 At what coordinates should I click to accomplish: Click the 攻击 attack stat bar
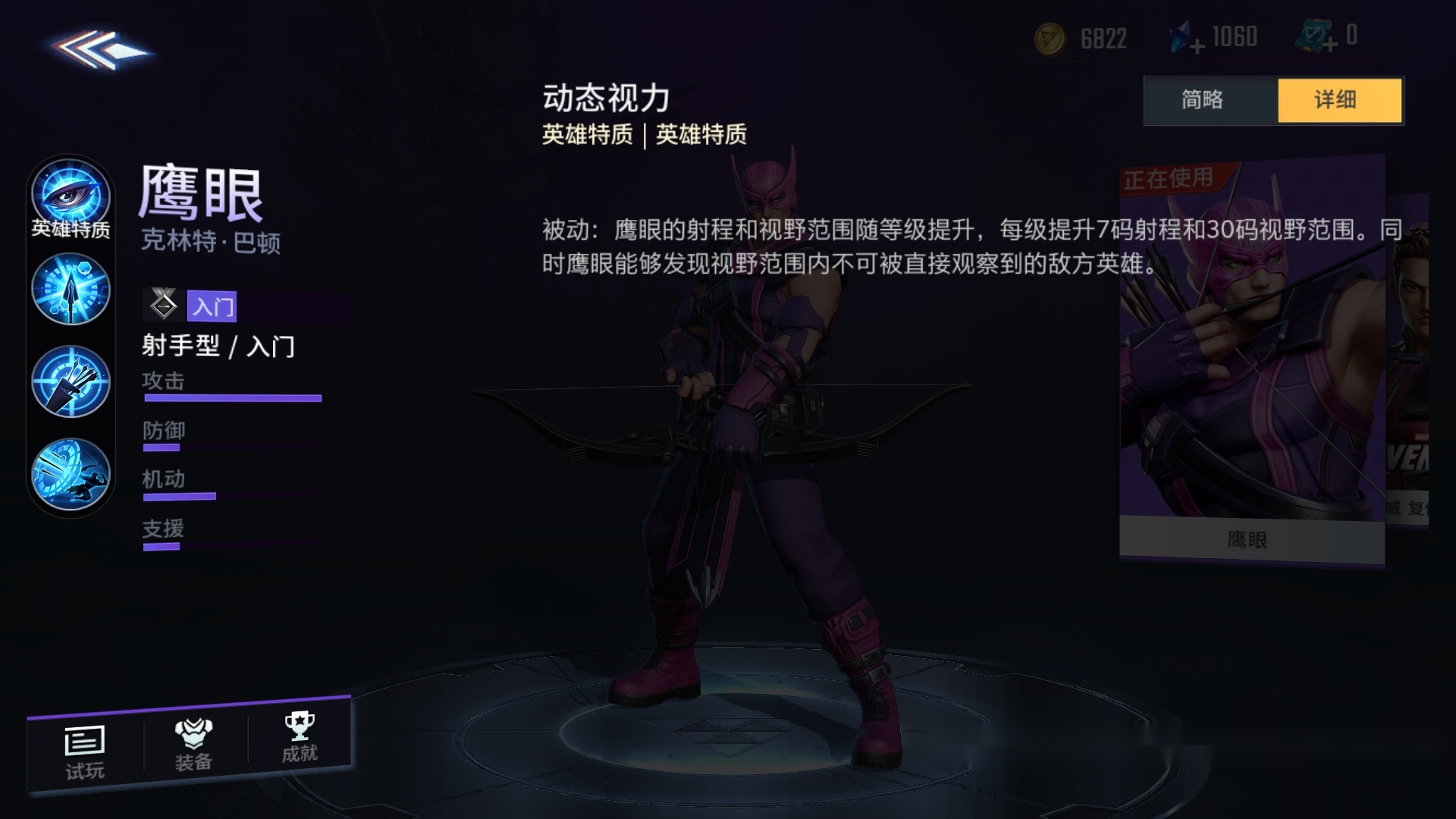pos(231,397)
